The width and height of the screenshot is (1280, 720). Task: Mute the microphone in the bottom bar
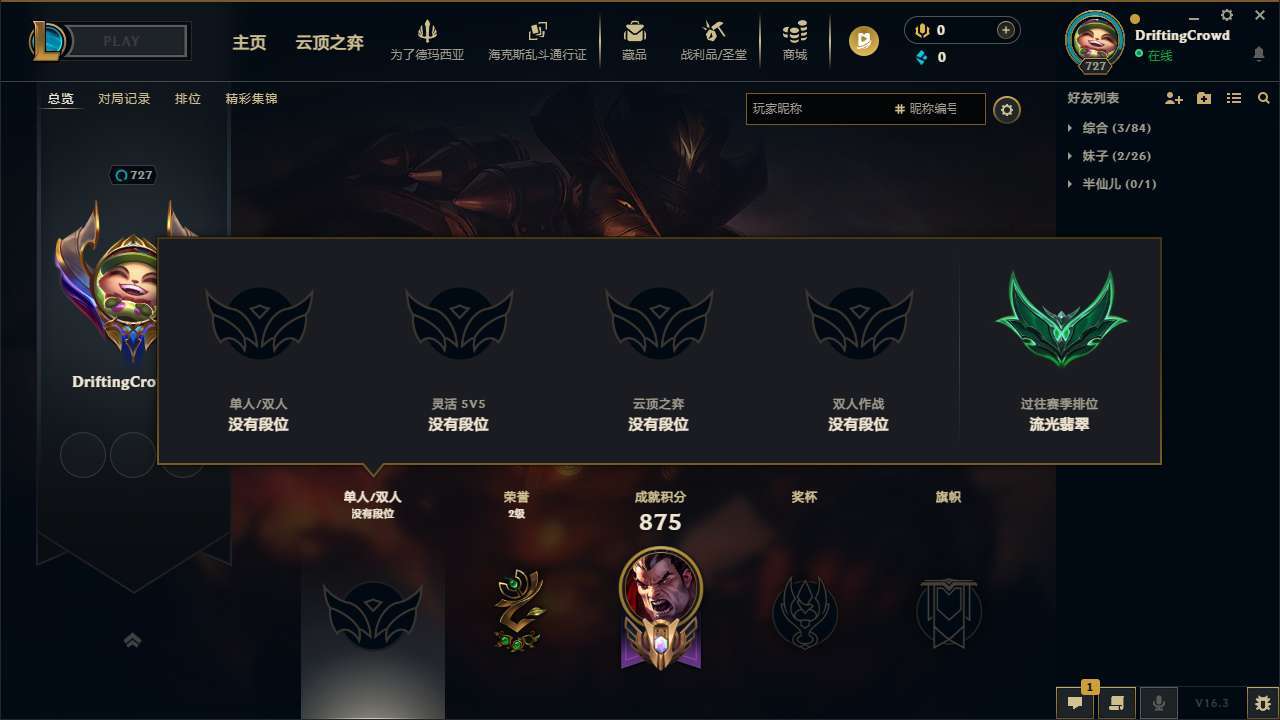click(x=1160, y=703)
